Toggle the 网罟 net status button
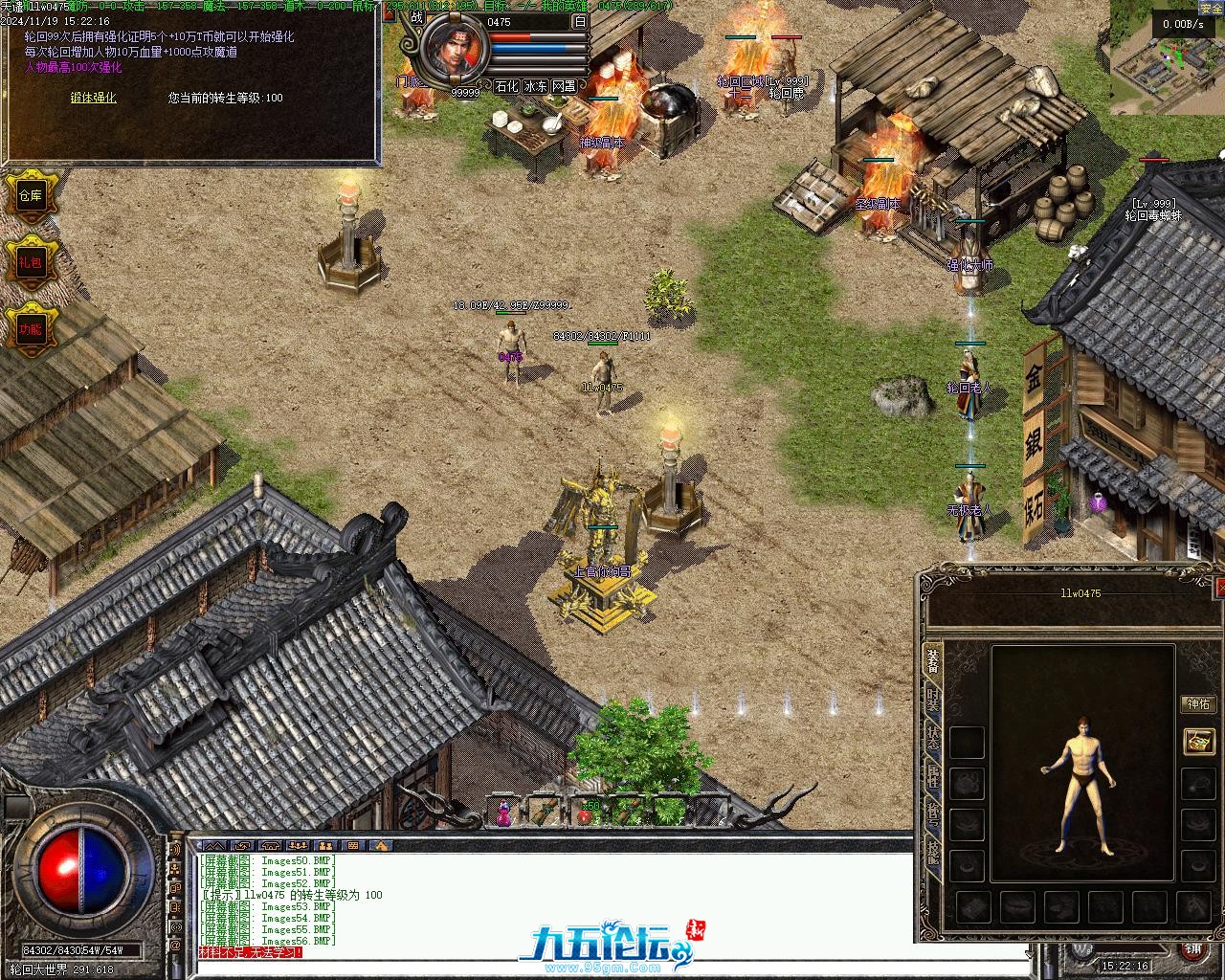 [565, 86]
